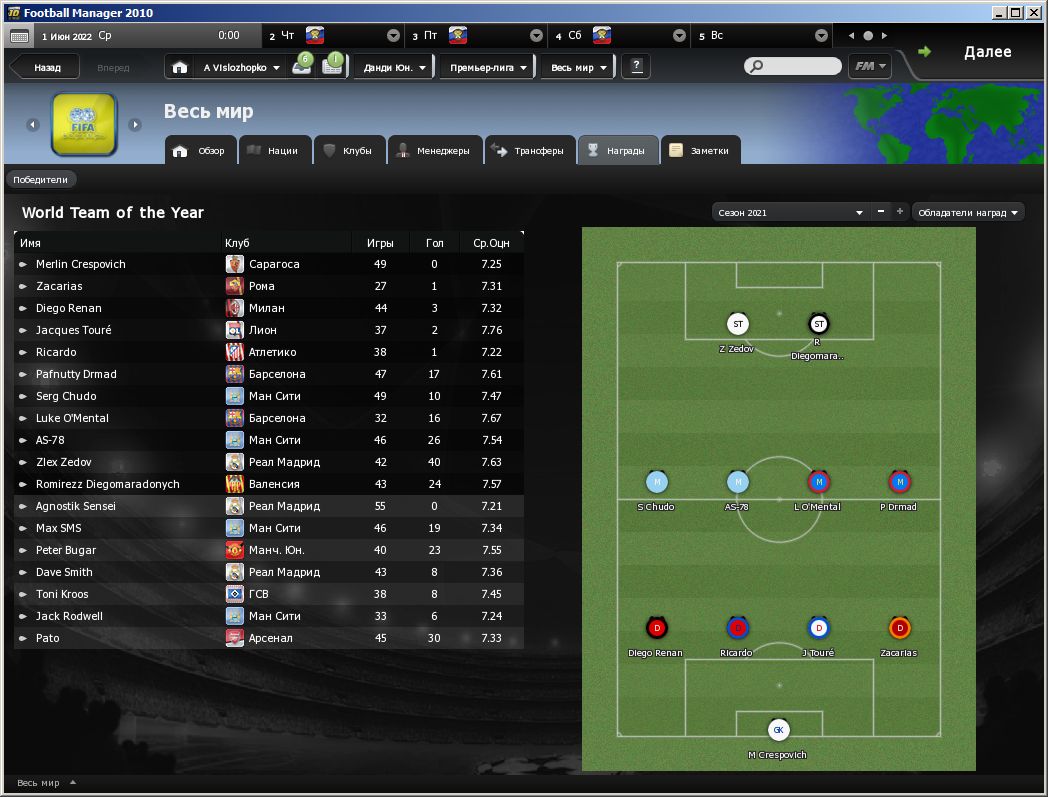Viewport: 1048px width, 797px height.
Task: Switch to the Обзор tab
Action: click(201, 151)
